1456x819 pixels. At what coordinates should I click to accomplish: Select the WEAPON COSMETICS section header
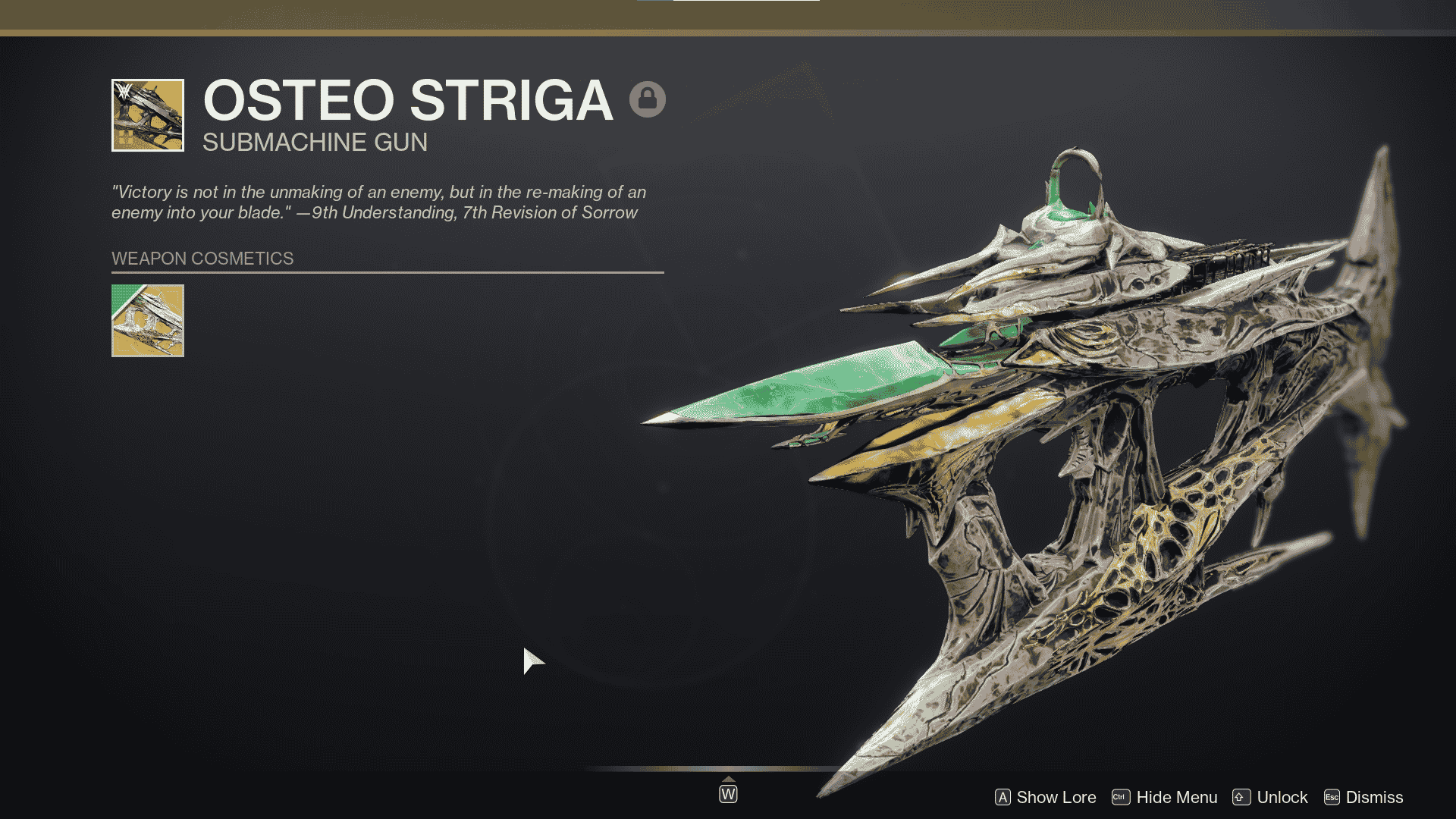point(201,259)
